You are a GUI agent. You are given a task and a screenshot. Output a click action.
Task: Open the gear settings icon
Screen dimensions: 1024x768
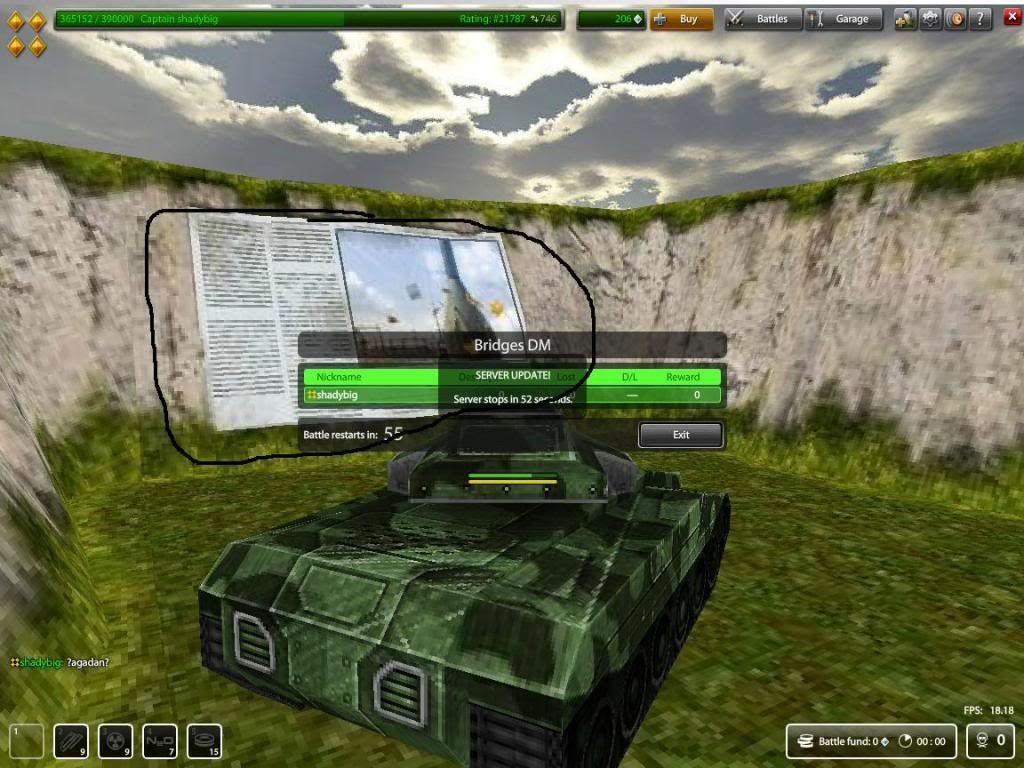[x=931, y=19]
